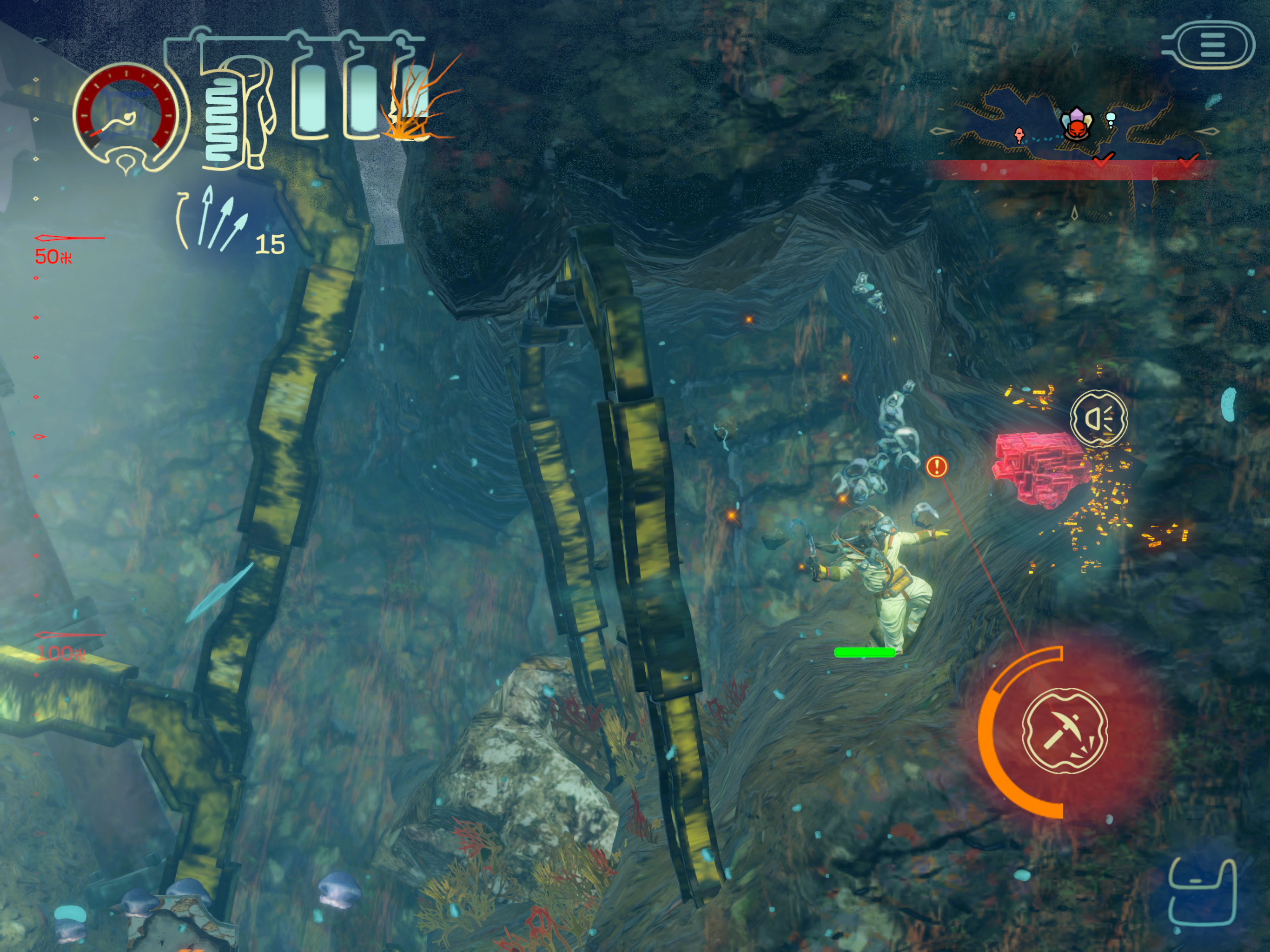
Task: Tap the red crab marker on minimap
Action: pos(1075,129)
